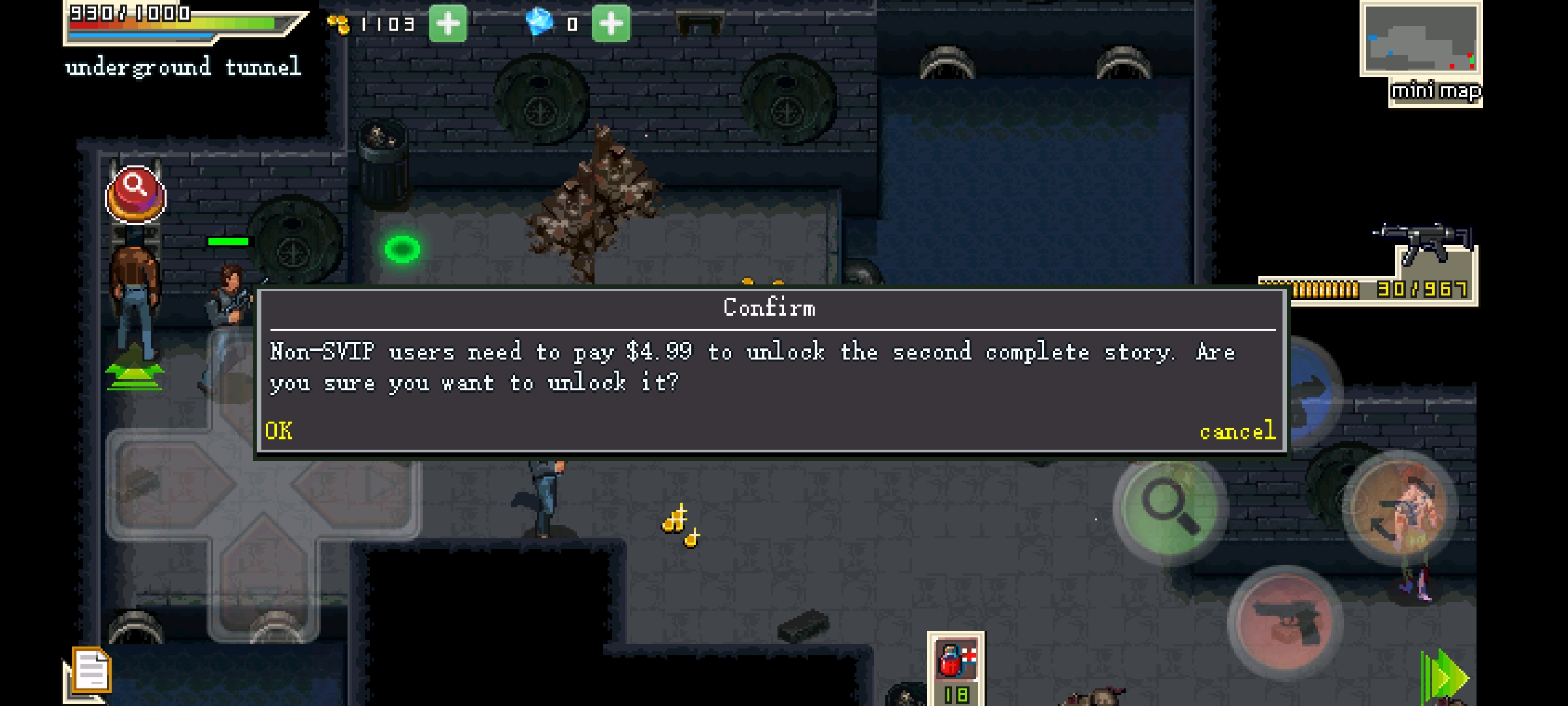Tap the red magnifier search icon

(x=136, y=195)
